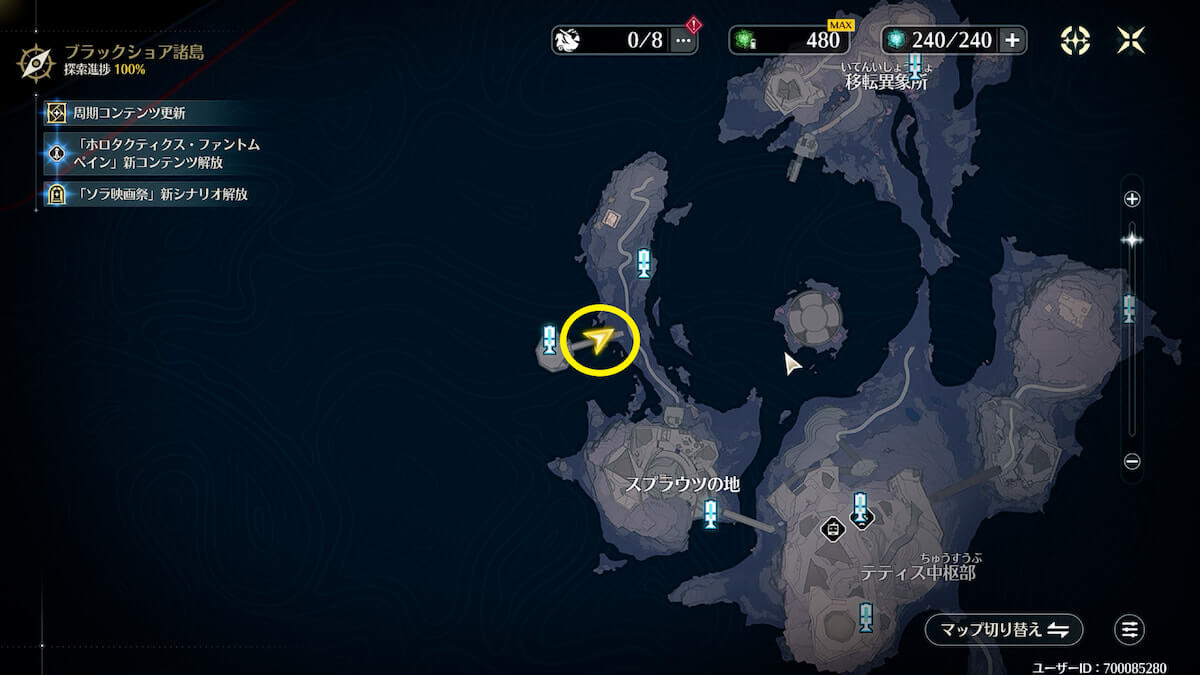The image size is (1200, 675).
Task: Close the map with the X button
Action: pyautogui.click(x=1132, y=40)
